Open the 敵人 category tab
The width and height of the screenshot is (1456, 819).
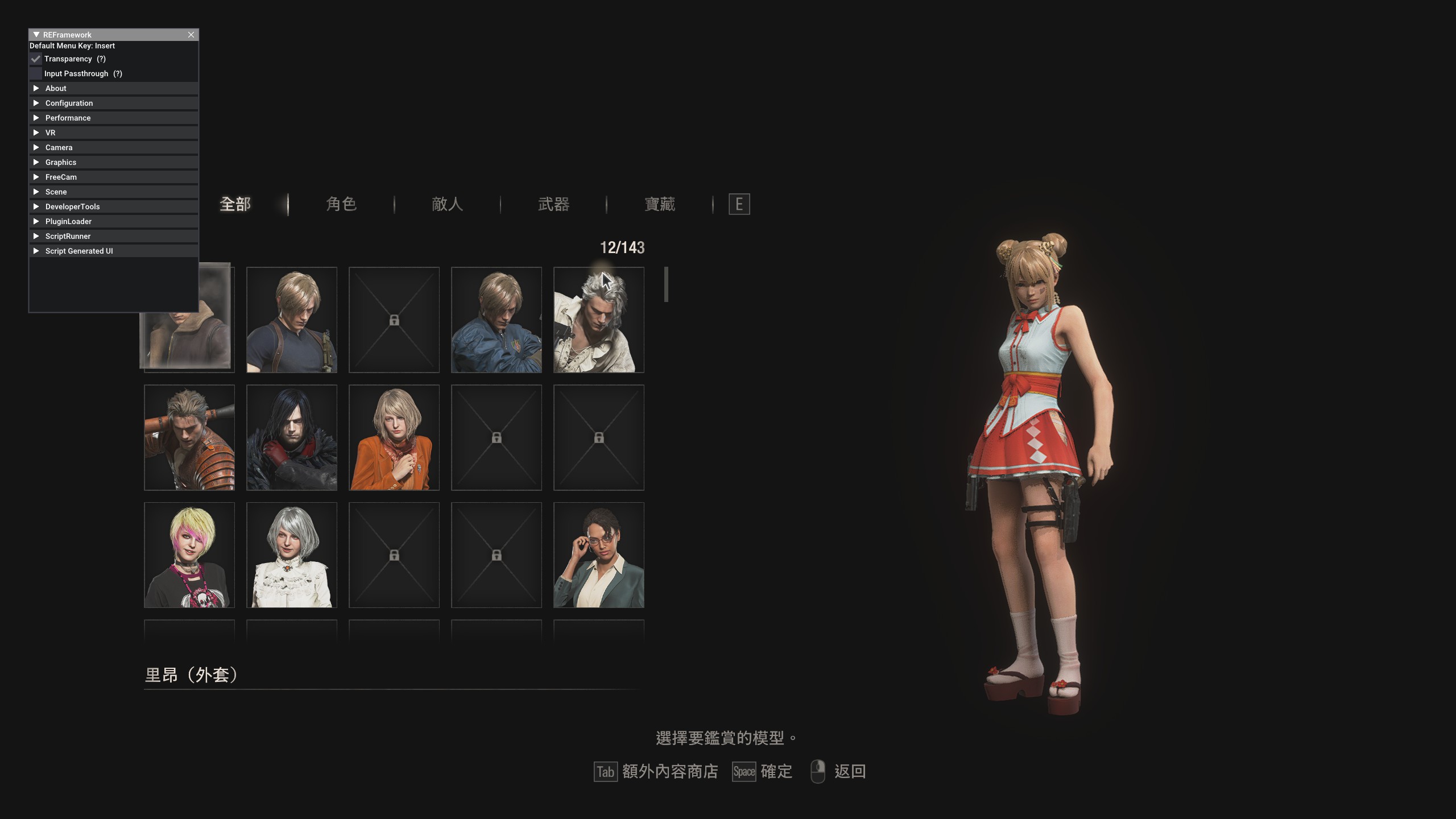click(x=447, y=204)
